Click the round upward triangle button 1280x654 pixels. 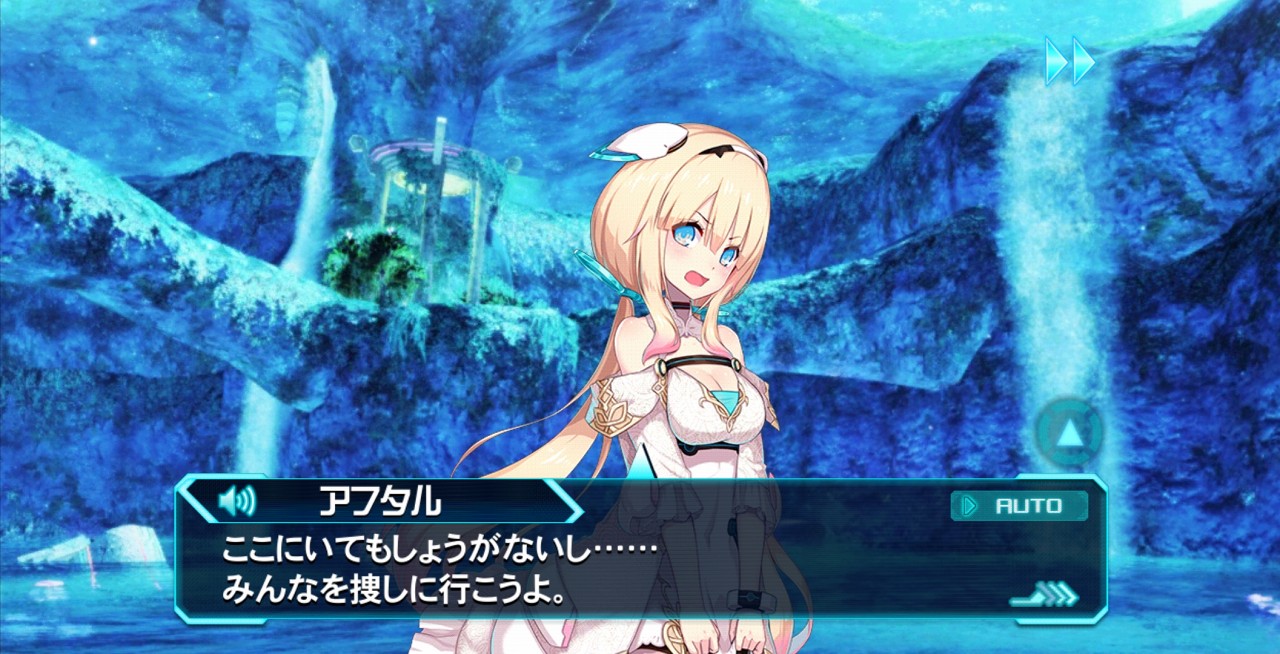coord(1069,433)
